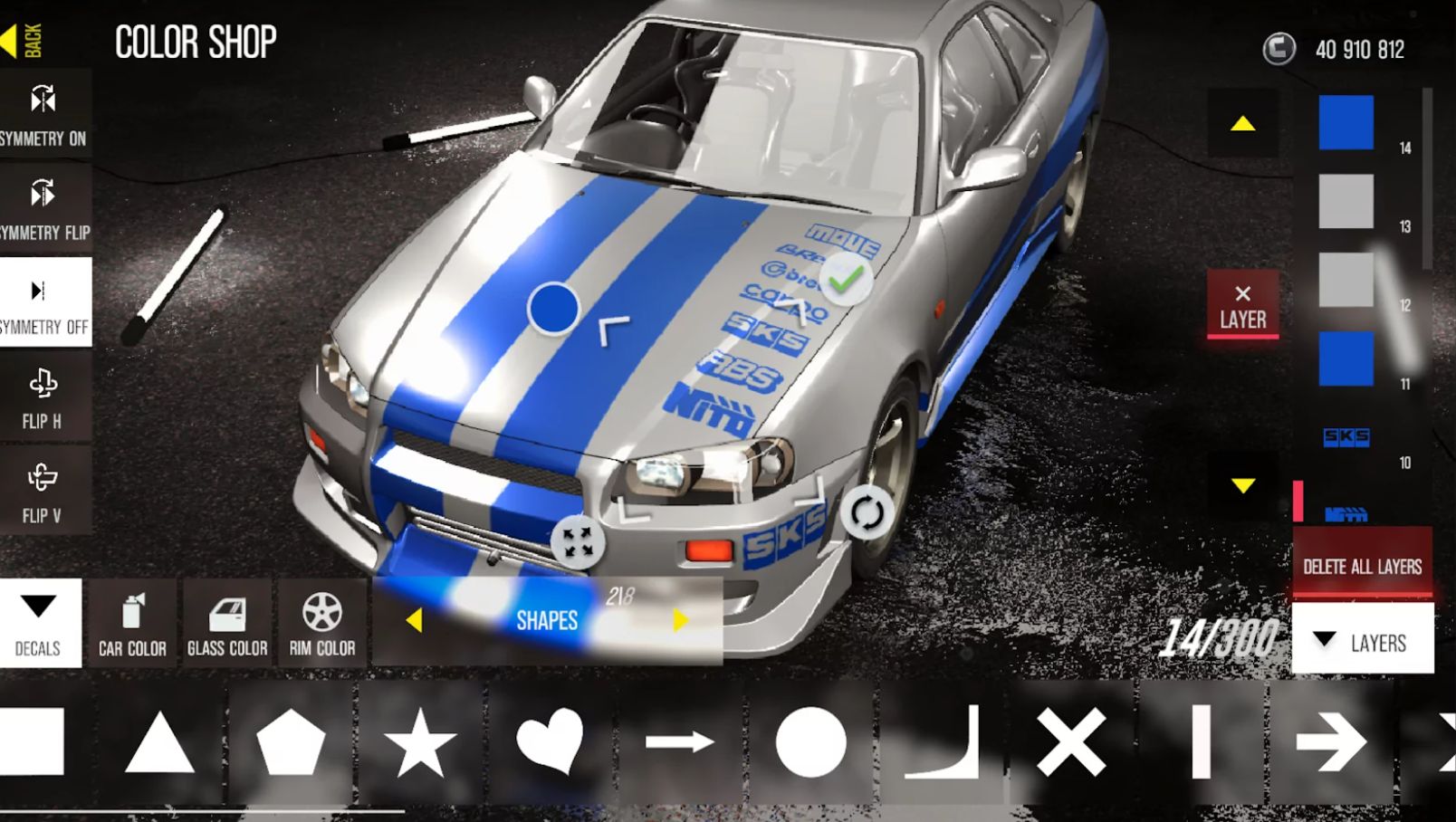Flip the decal horizontally with Flip H
This screenshot has width=1456, height=822.
coord(43,397)
